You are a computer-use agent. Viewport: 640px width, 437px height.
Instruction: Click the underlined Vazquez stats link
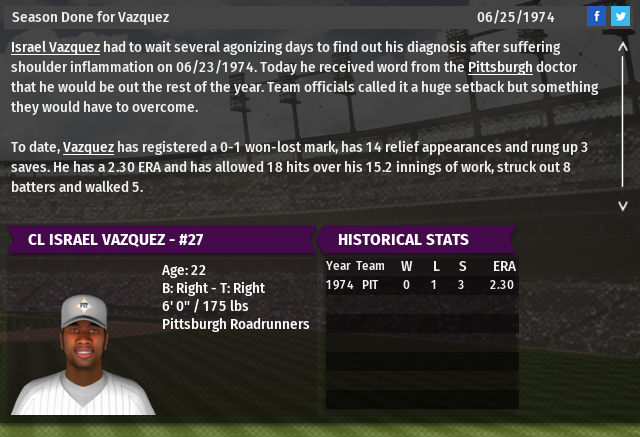point(89,147)
